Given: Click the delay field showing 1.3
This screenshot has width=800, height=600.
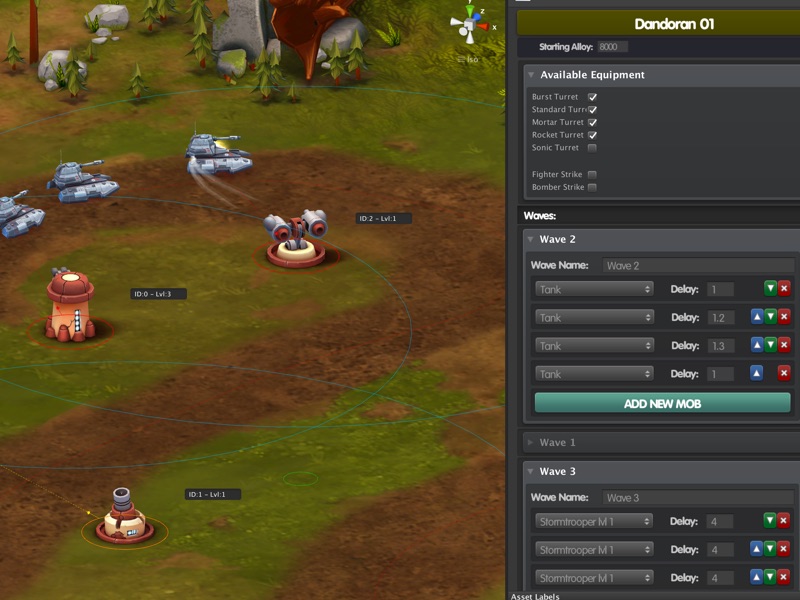Looking at the screenshot, I should pos(720,346).
